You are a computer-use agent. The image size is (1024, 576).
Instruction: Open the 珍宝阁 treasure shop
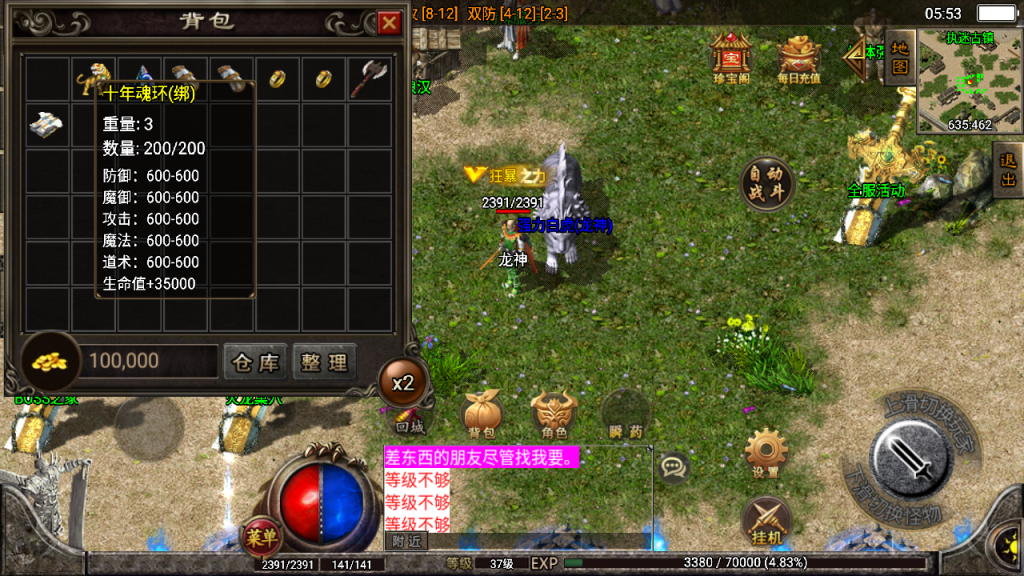tap(730, 58)
